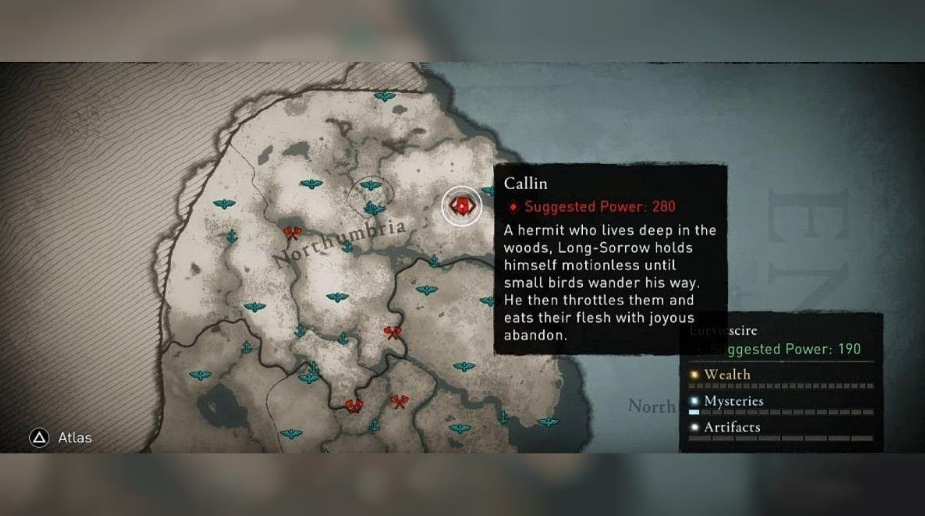Viewport: 925px width, 516px height.
Task: Select the red Callin target marker
Action: click(461, 207)
